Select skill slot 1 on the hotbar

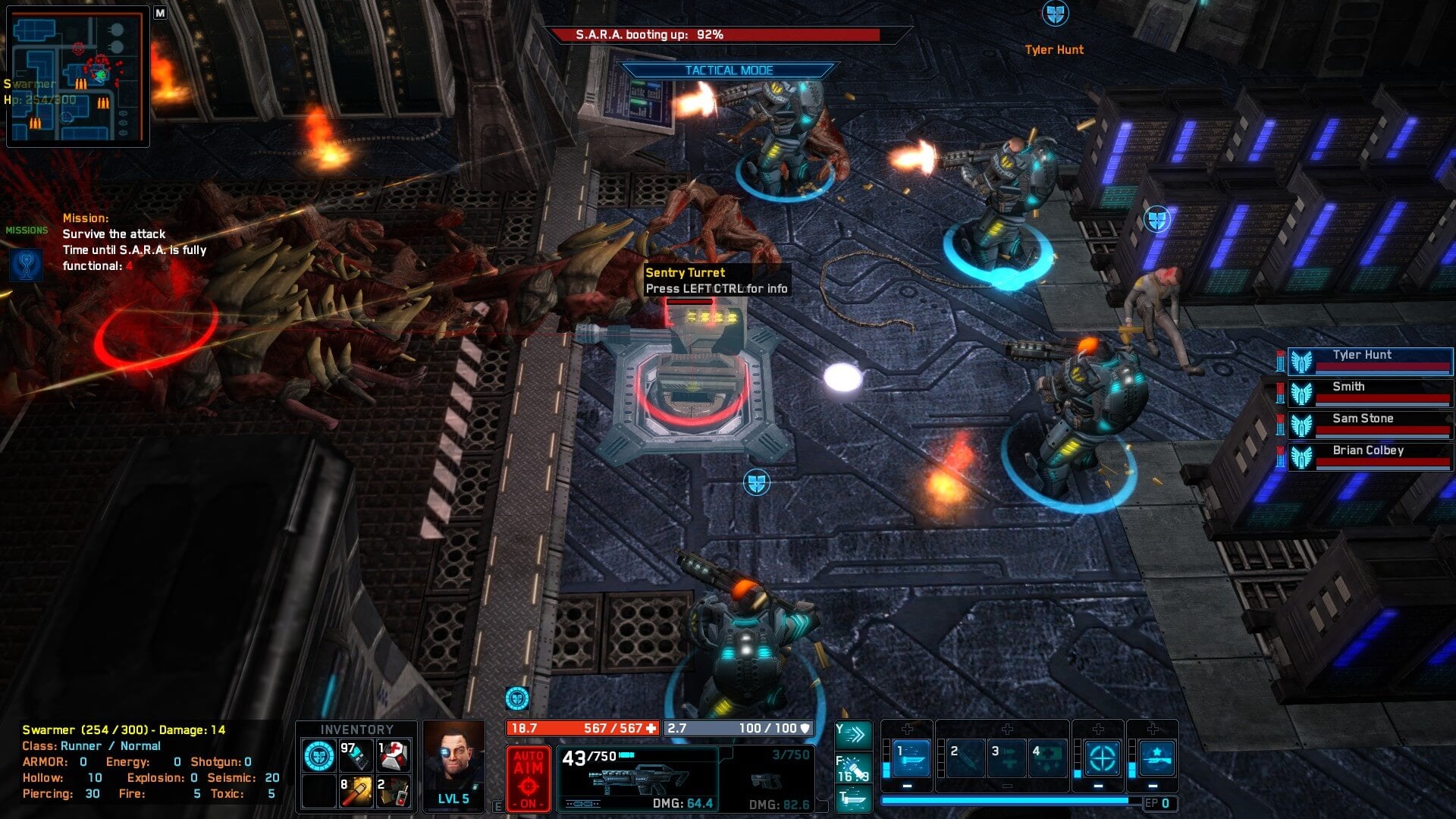tap(911, 758)
